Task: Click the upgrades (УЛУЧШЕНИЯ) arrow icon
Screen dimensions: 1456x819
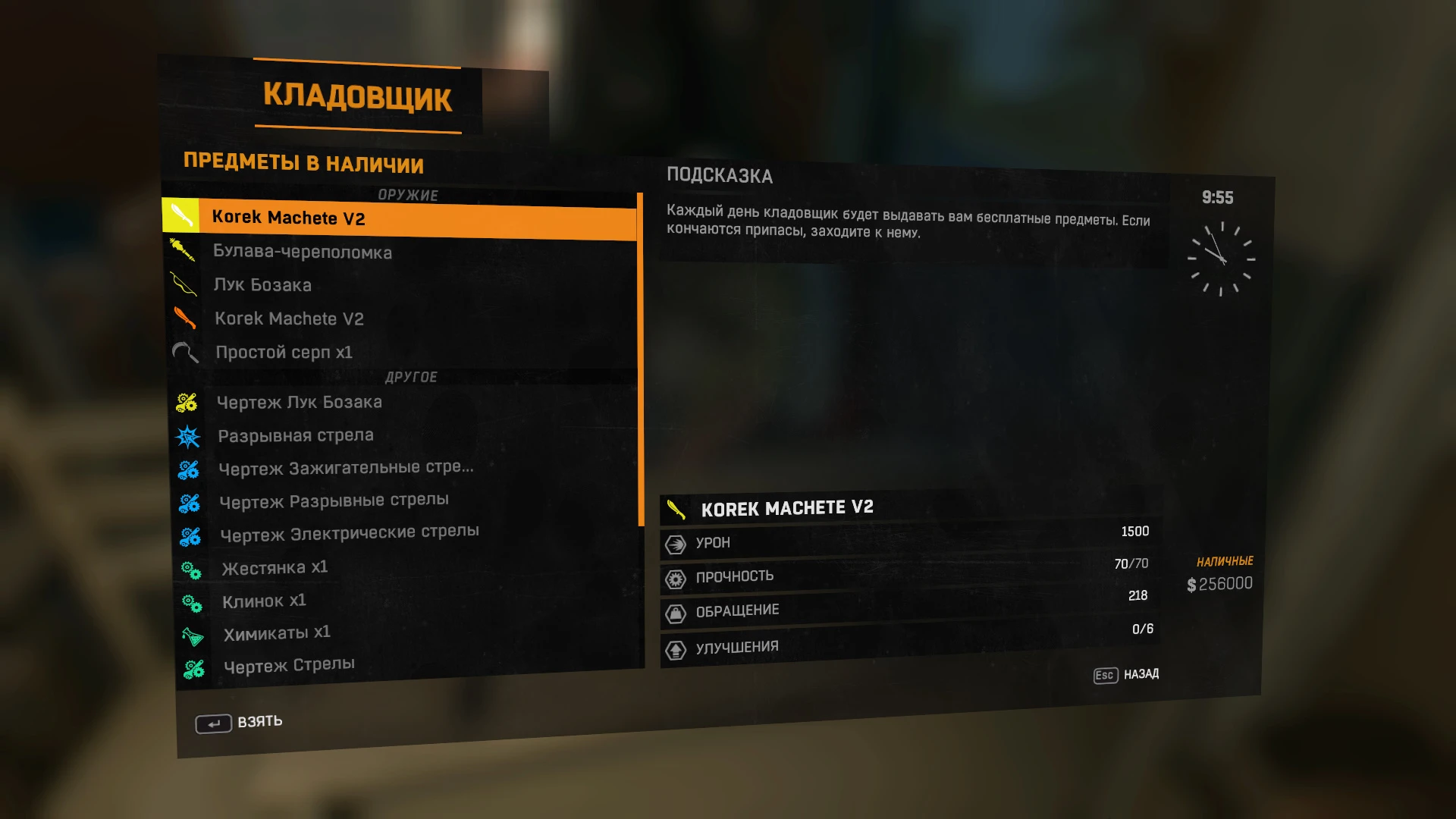Action: (673, 646)
